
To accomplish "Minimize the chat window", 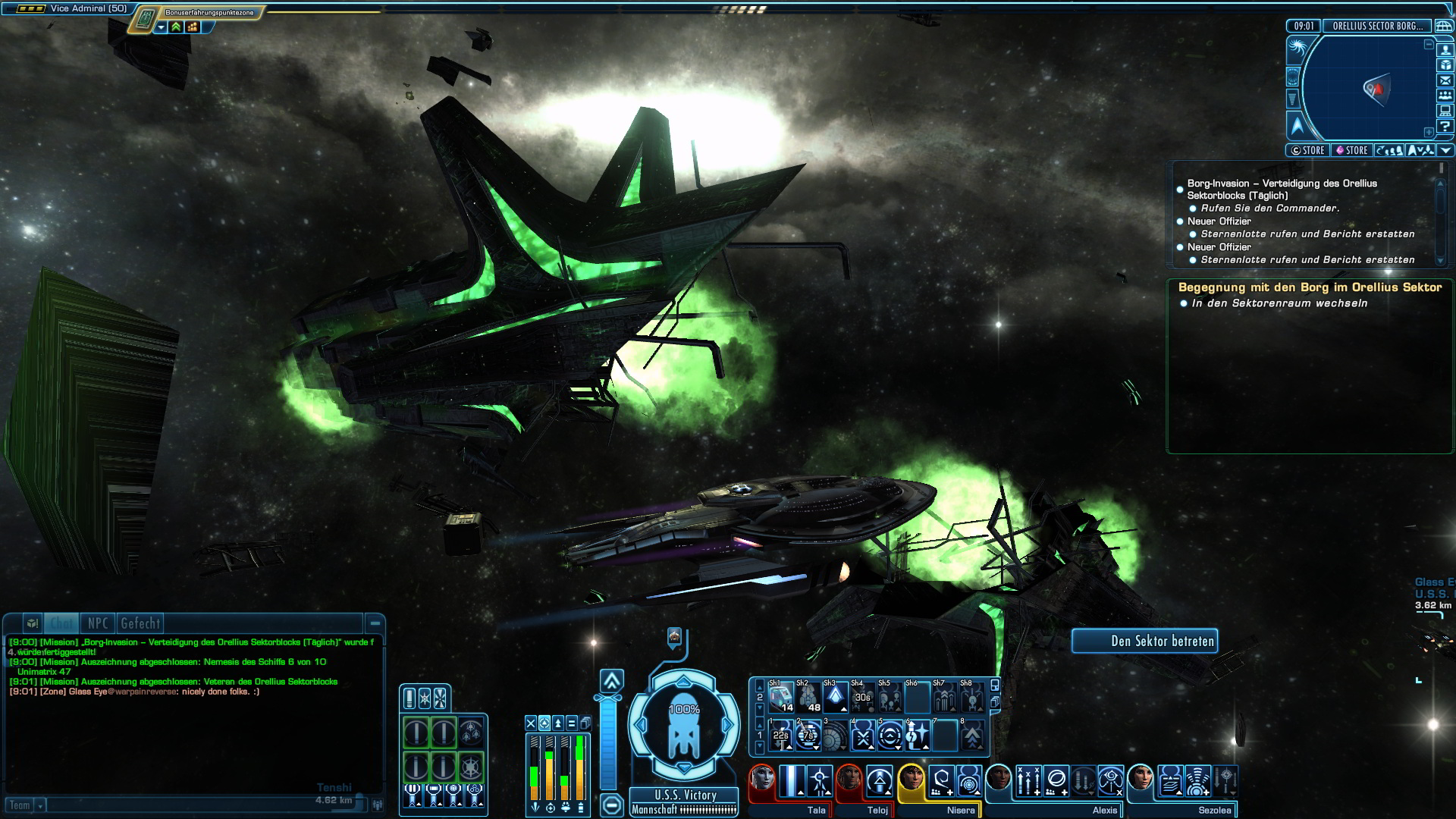I will [375, 623].
